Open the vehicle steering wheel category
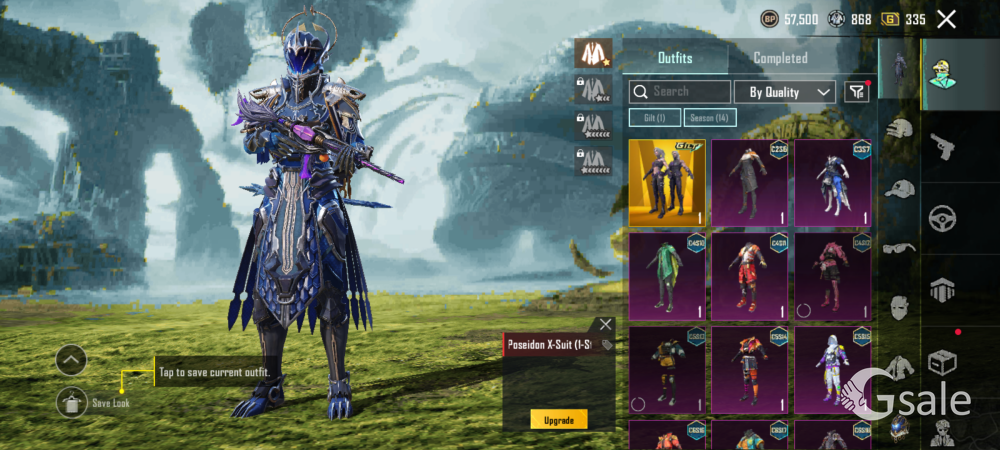 tap(943, 217)
